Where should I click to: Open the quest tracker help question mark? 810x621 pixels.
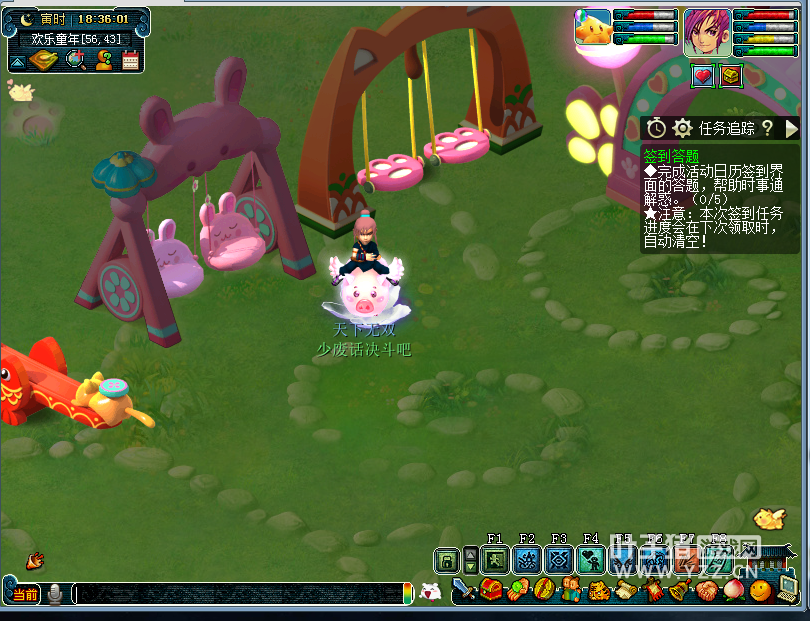[x=767, y=128]
